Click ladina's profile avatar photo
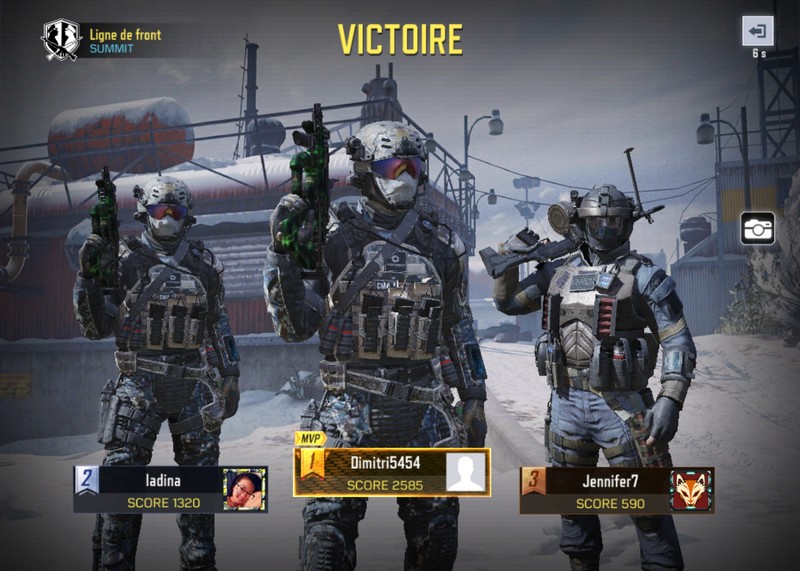 point(244,489)
